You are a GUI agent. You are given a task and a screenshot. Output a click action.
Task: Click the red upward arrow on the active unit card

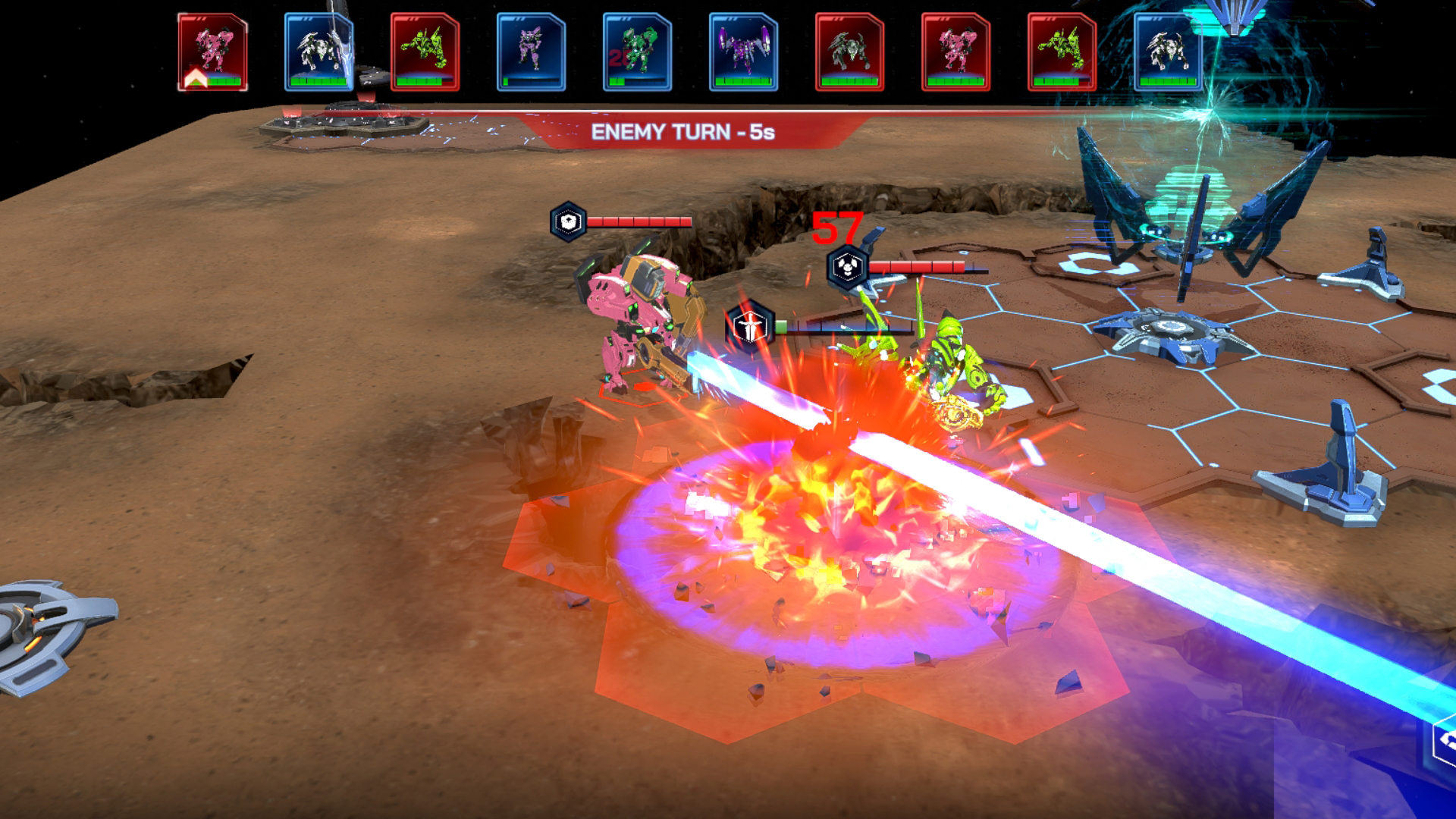[x=196, y=79]
